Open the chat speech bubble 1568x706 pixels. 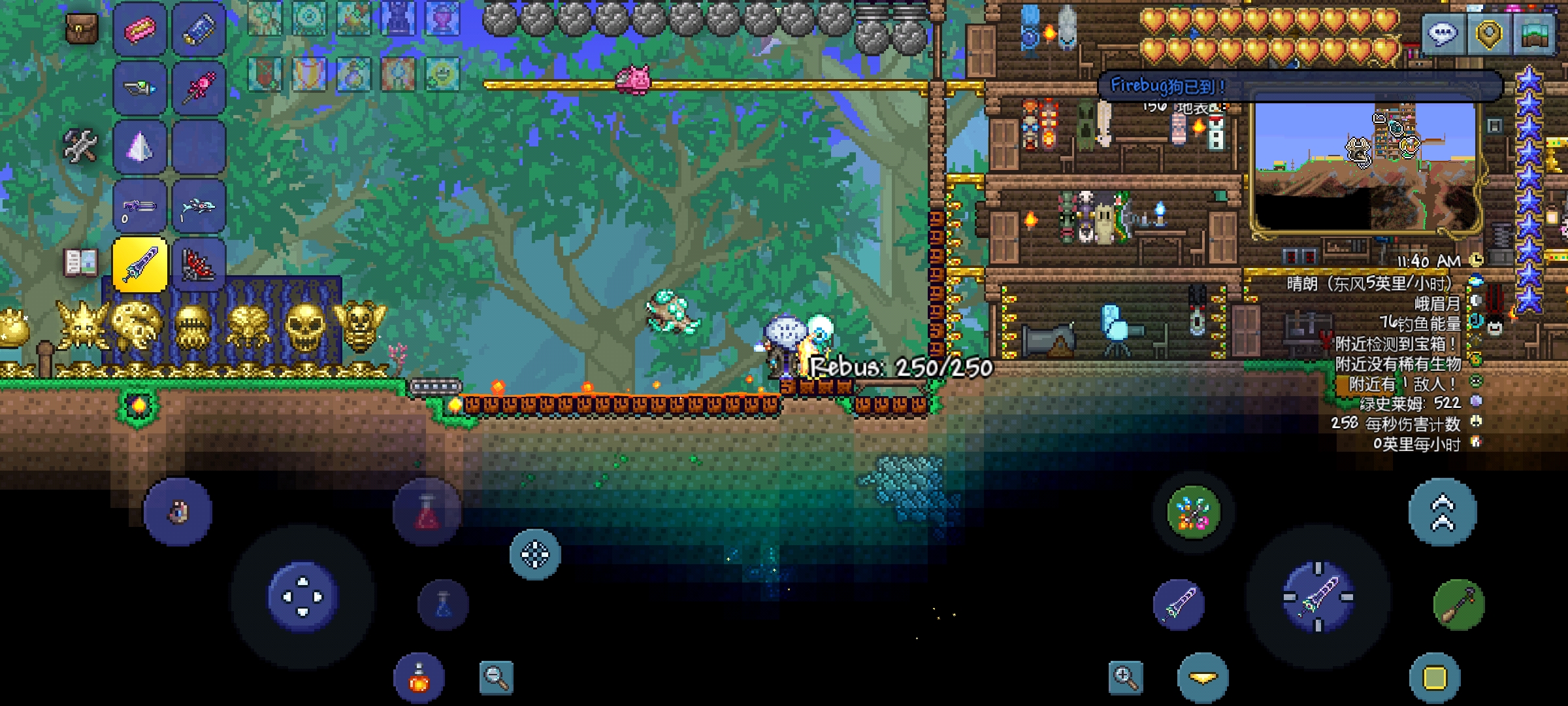click(1443, 33)
